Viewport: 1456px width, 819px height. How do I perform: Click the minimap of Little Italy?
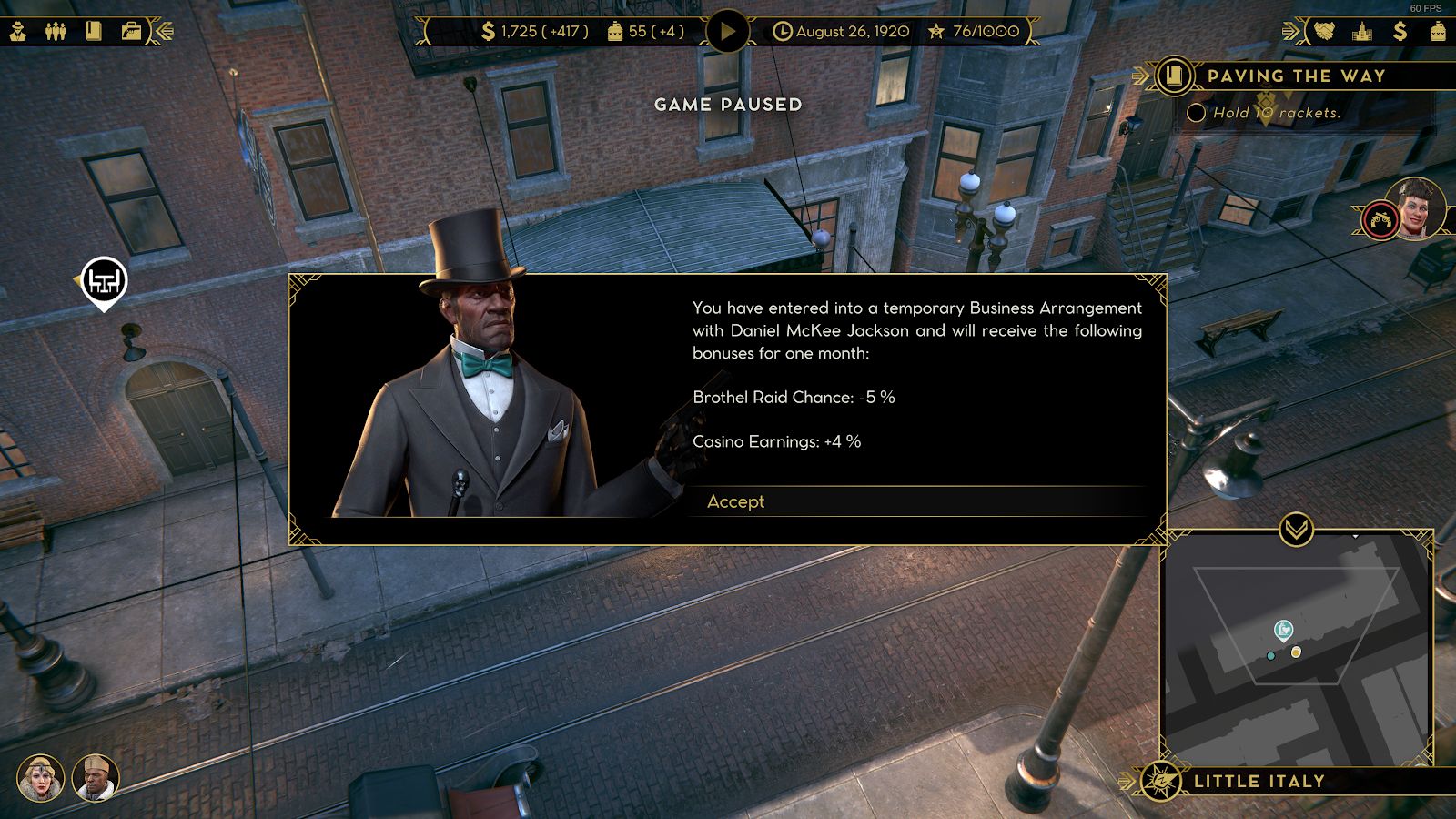point(1296,651)
